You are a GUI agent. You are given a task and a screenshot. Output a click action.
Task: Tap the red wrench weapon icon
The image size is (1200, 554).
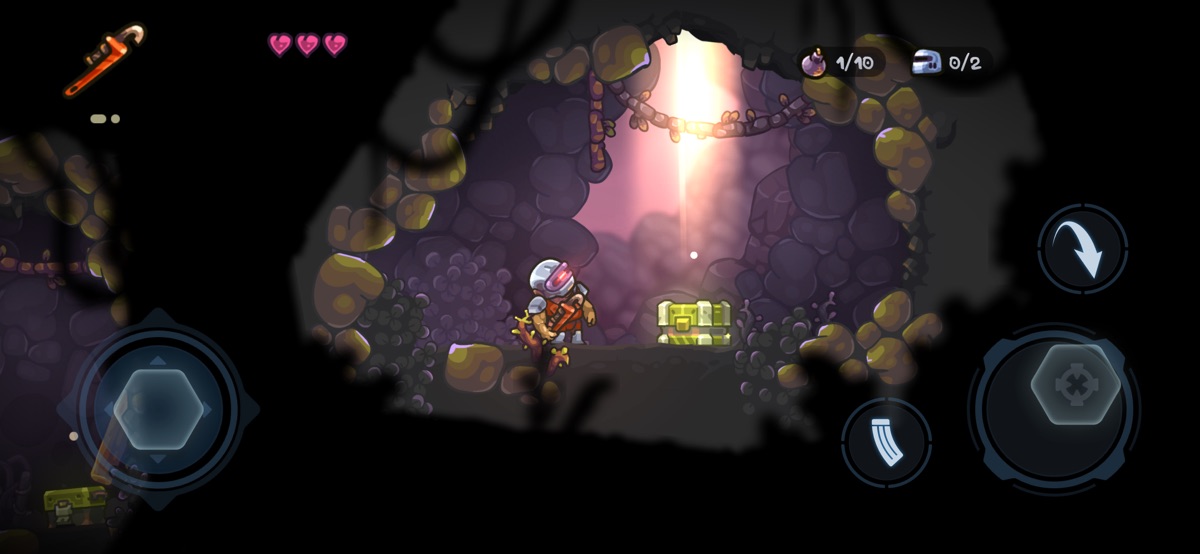tap(103, 59)
